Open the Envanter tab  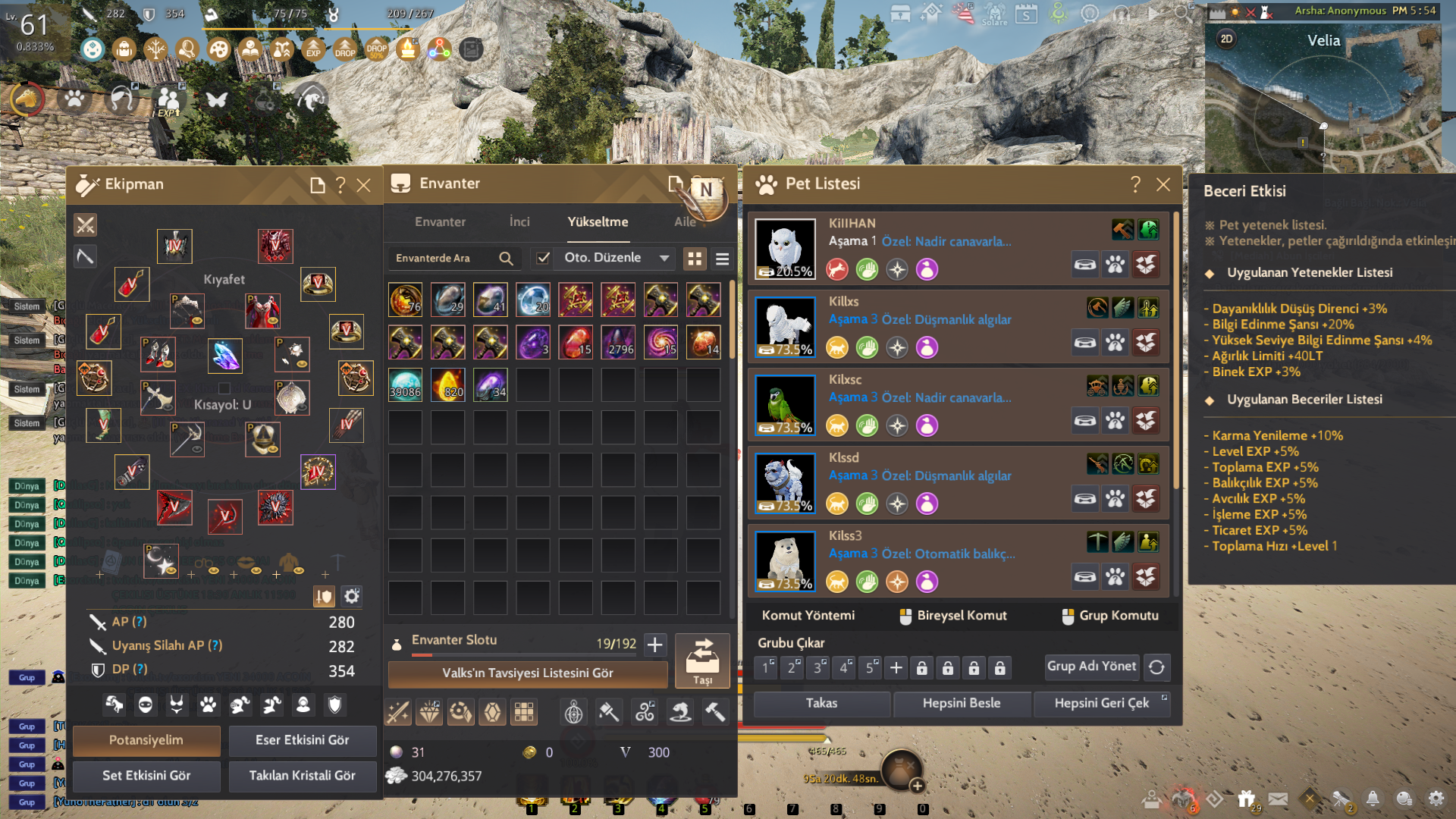pos(440,221)
